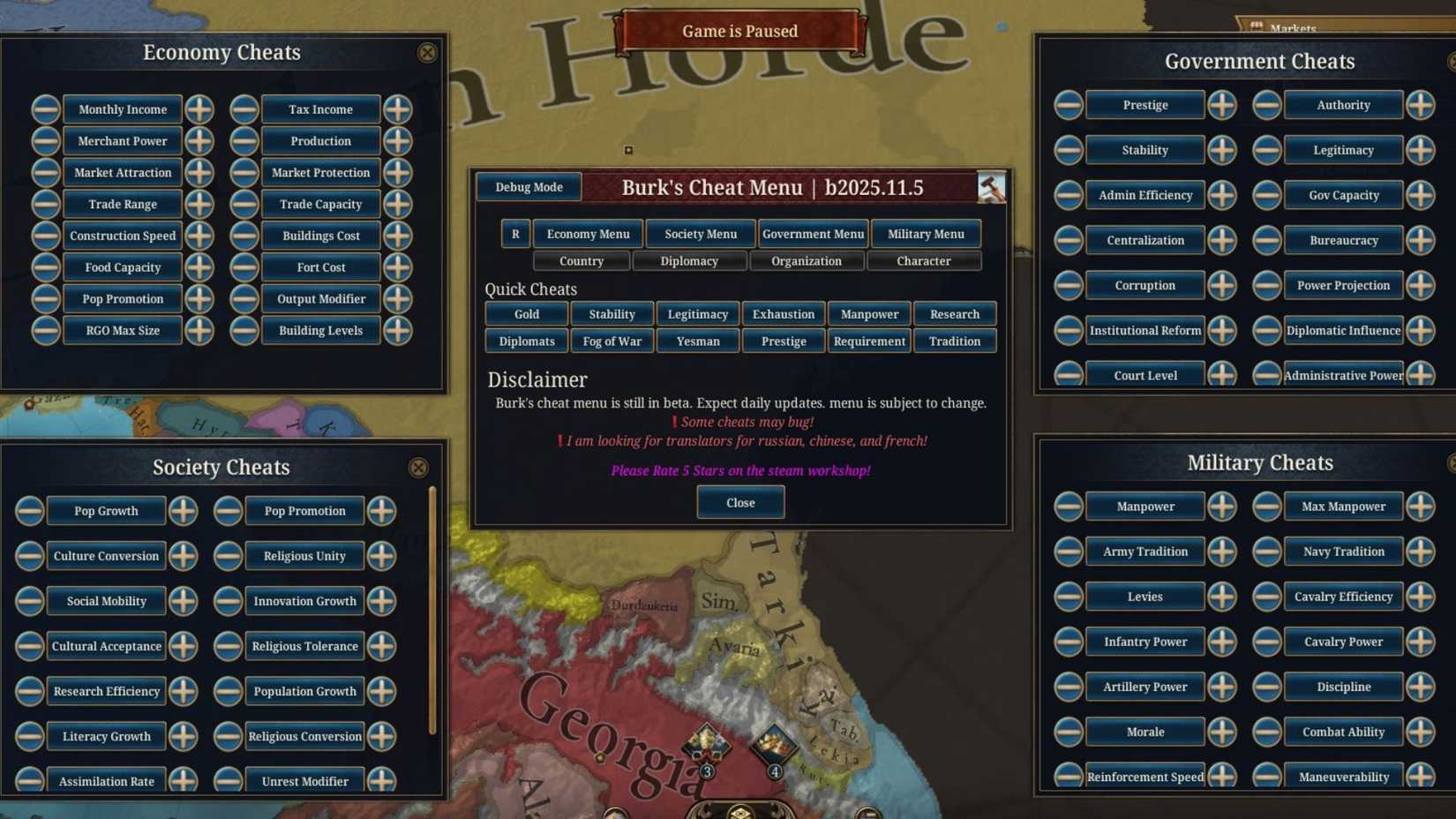The image size is (1456, 819).
Task: Open the Government Menu
Action: click(814, 233)
